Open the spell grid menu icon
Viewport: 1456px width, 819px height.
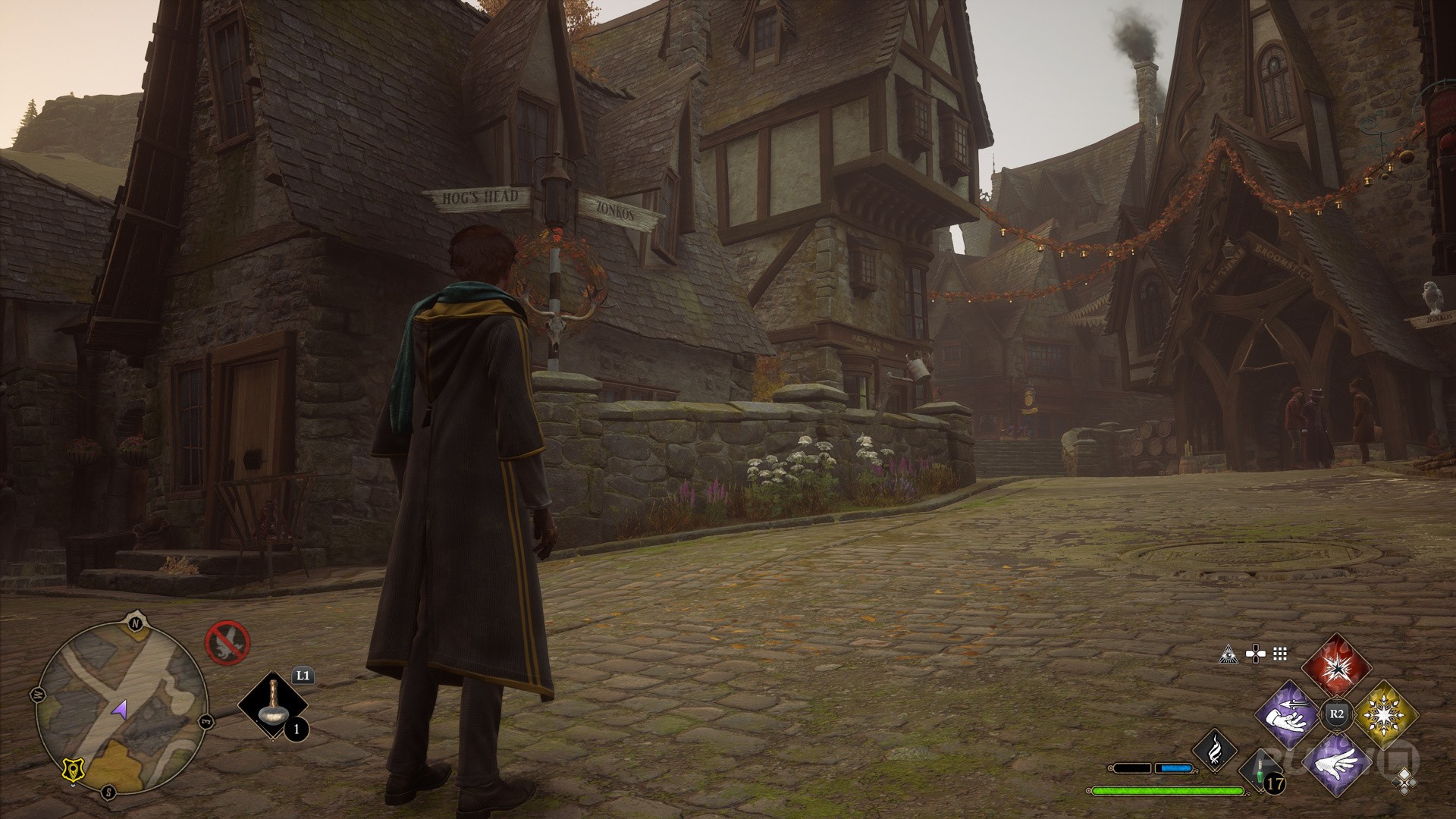tap(1281, 653)
